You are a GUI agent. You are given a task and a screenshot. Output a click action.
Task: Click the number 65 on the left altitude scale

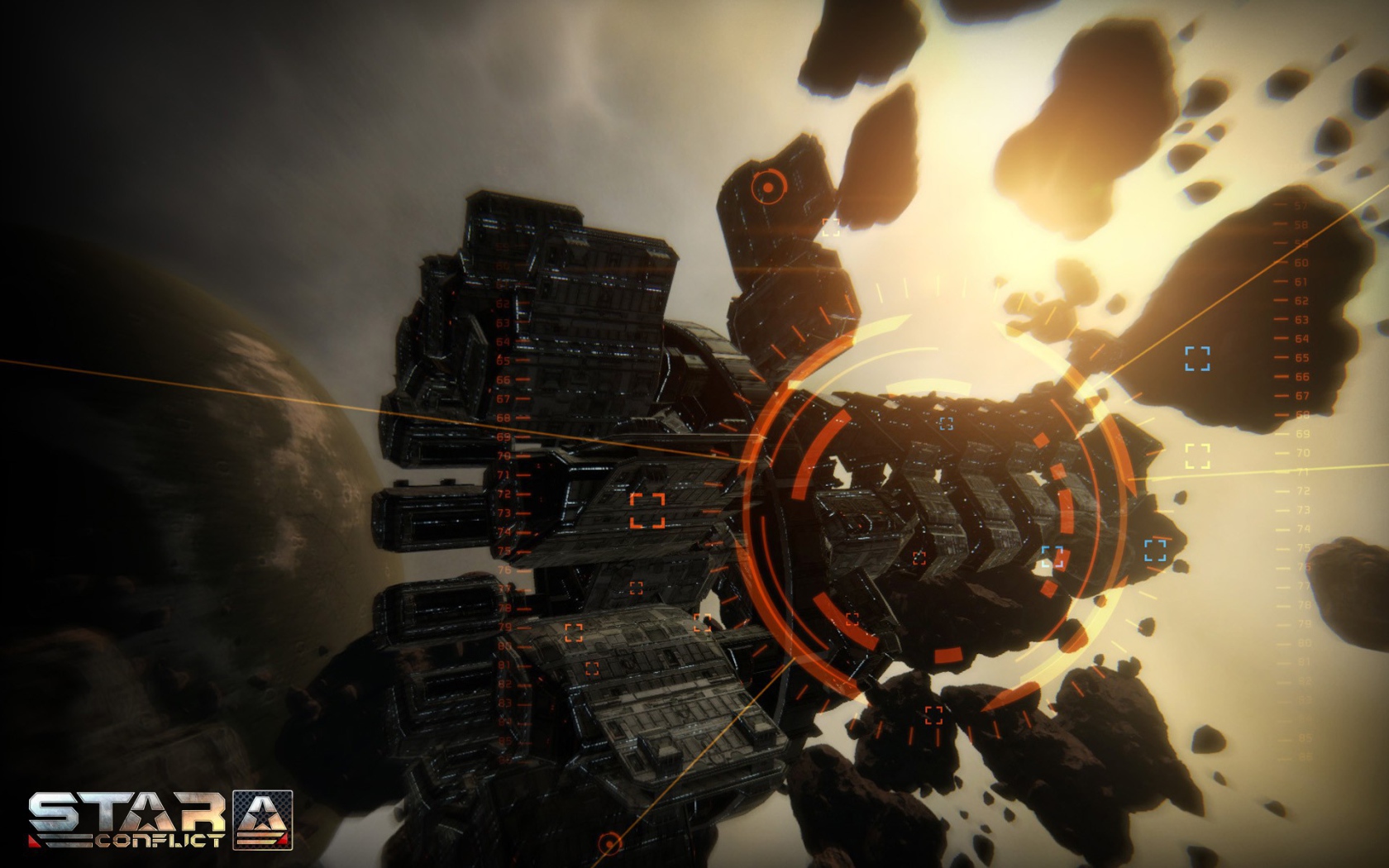tap(502, 360)
